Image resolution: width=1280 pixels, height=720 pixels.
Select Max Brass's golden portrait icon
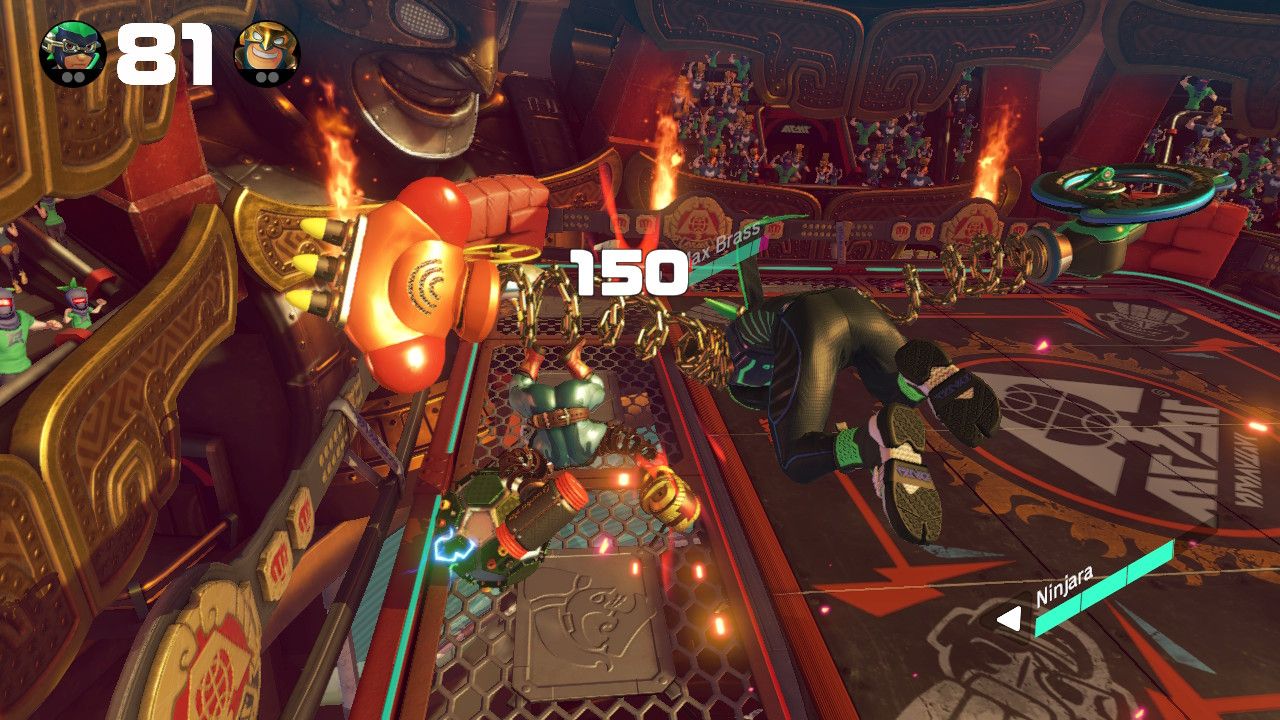266,53
